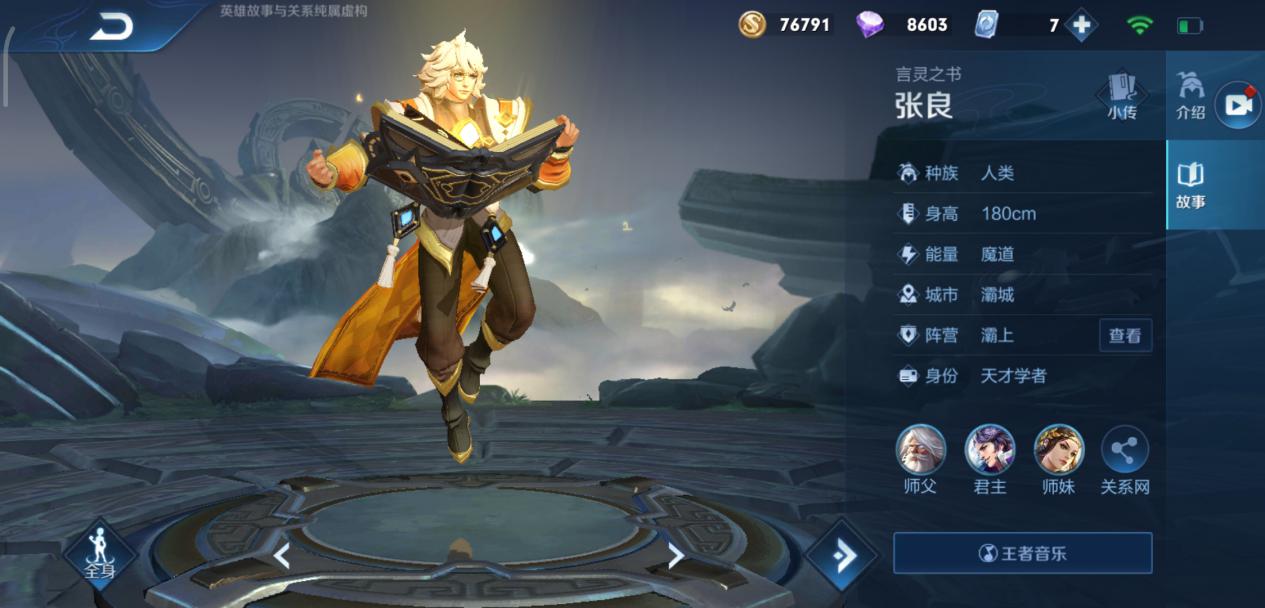
Task: View the 君主 character portrait
Action: tap(990, 450)
